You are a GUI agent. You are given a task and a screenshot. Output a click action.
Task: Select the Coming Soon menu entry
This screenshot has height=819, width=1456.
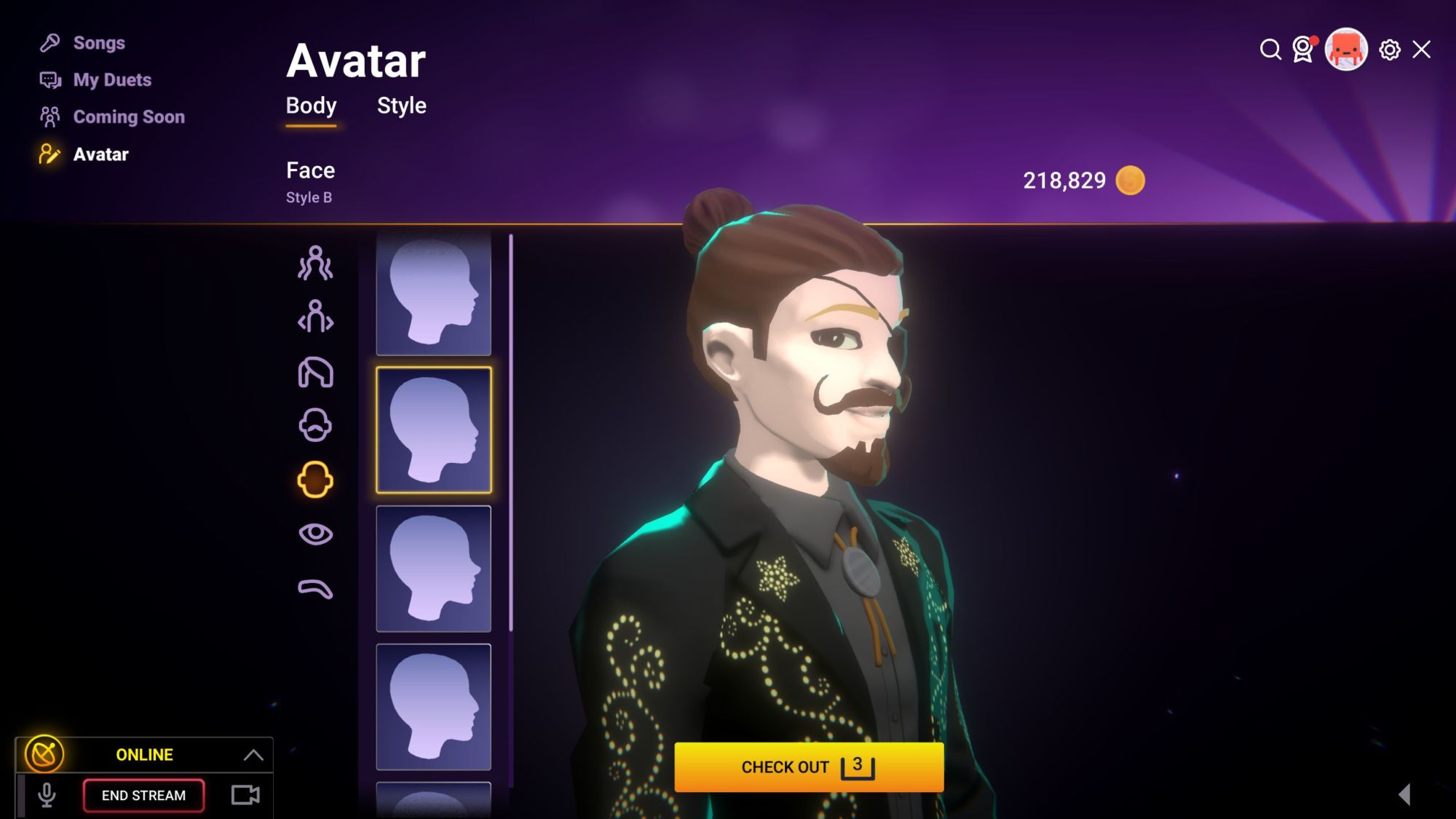point(128,117)
